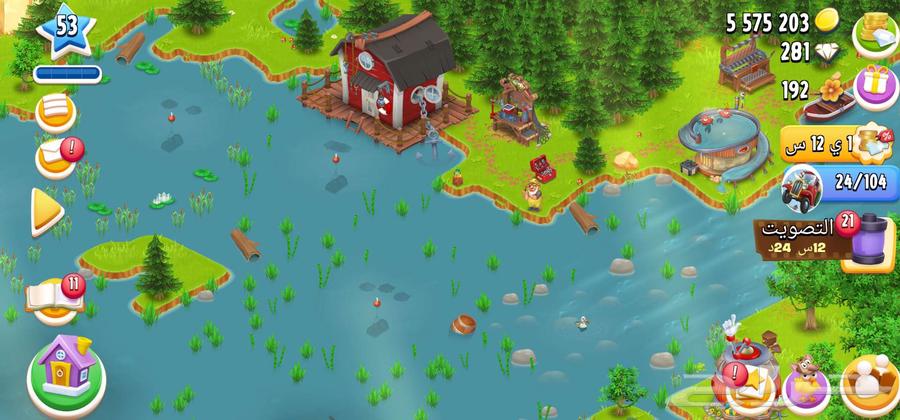
Task: Tap the yellow play arrow button
Action: [x=47, y=210]
